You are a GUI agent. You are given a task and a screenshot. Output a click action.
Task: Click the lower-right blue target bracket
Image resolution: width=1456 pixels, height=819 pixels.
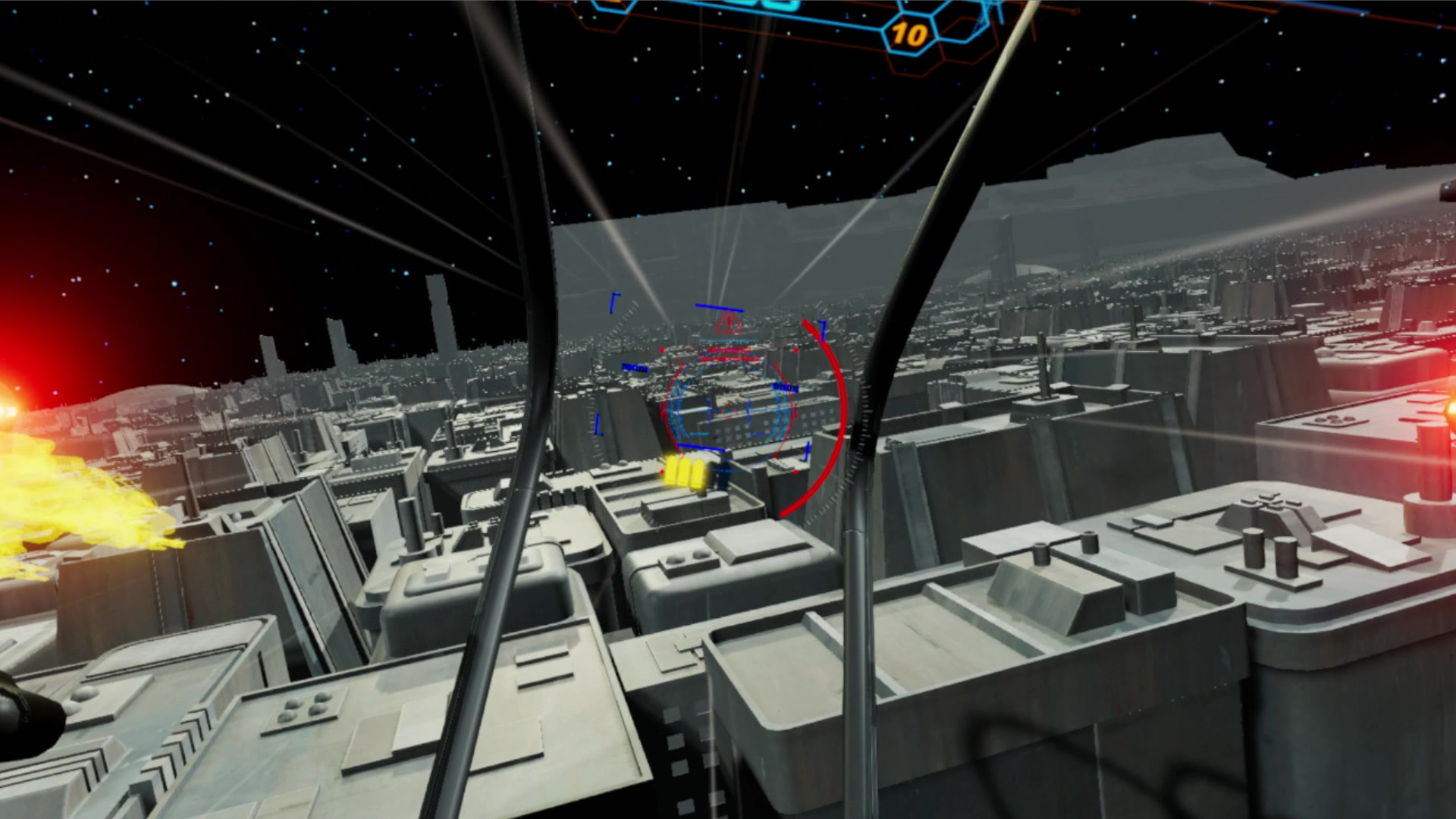point(805,452)
